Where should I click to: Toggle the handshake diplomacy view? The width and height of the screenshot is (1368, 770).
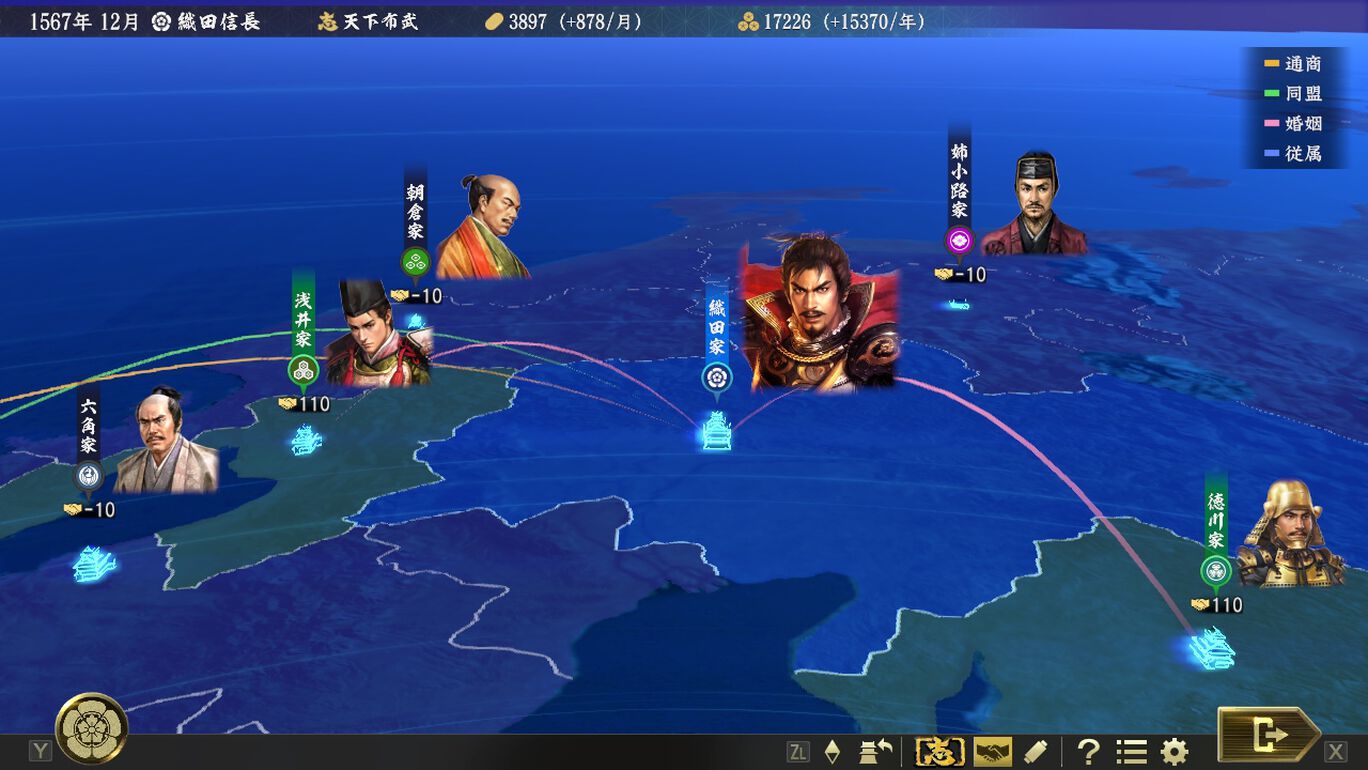992,752
